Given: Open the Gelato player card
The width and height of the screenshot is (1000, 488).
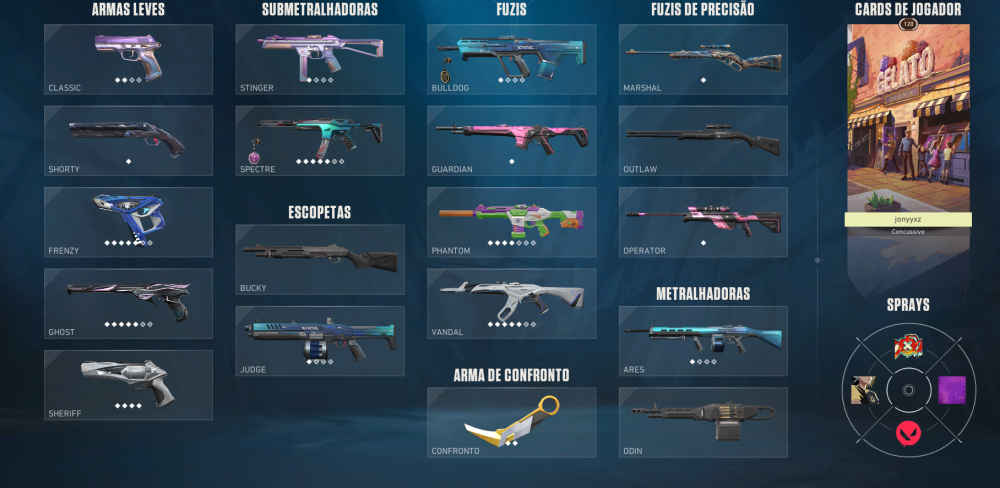Looking at the screenshot, I should [x=908, y=118].
